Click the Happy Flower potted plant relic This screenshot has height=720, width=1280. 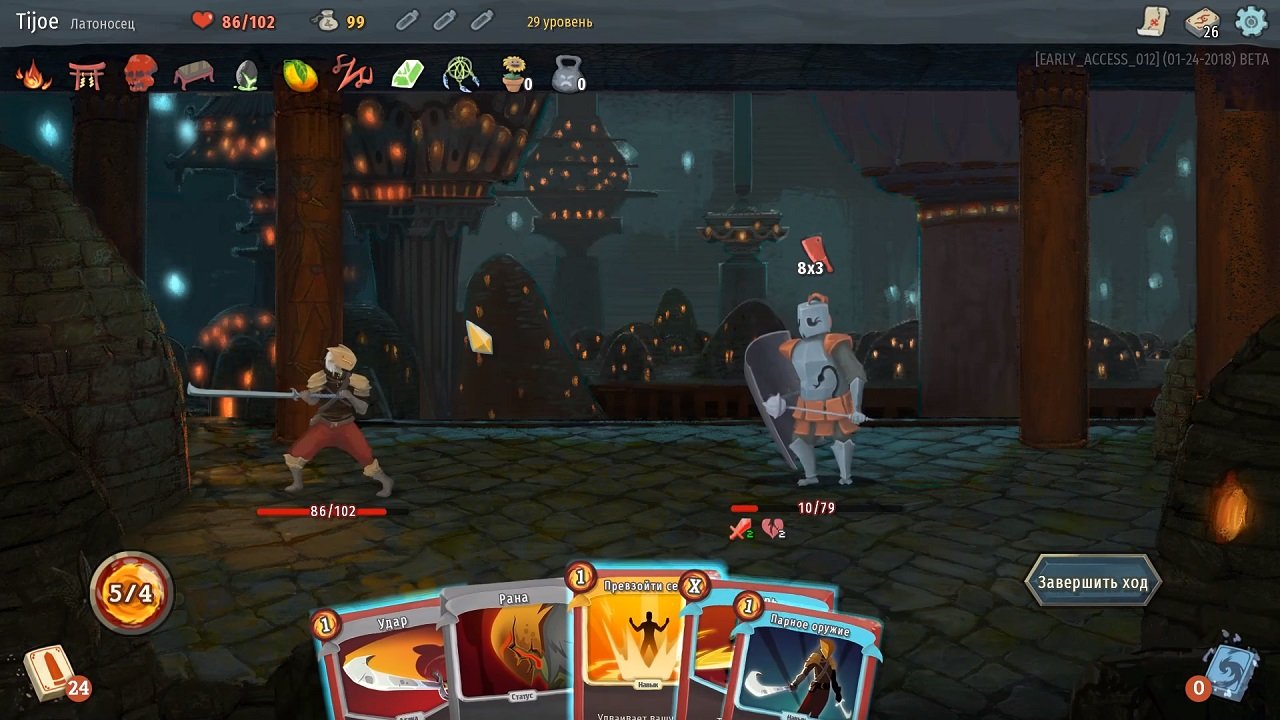[513, 74]
